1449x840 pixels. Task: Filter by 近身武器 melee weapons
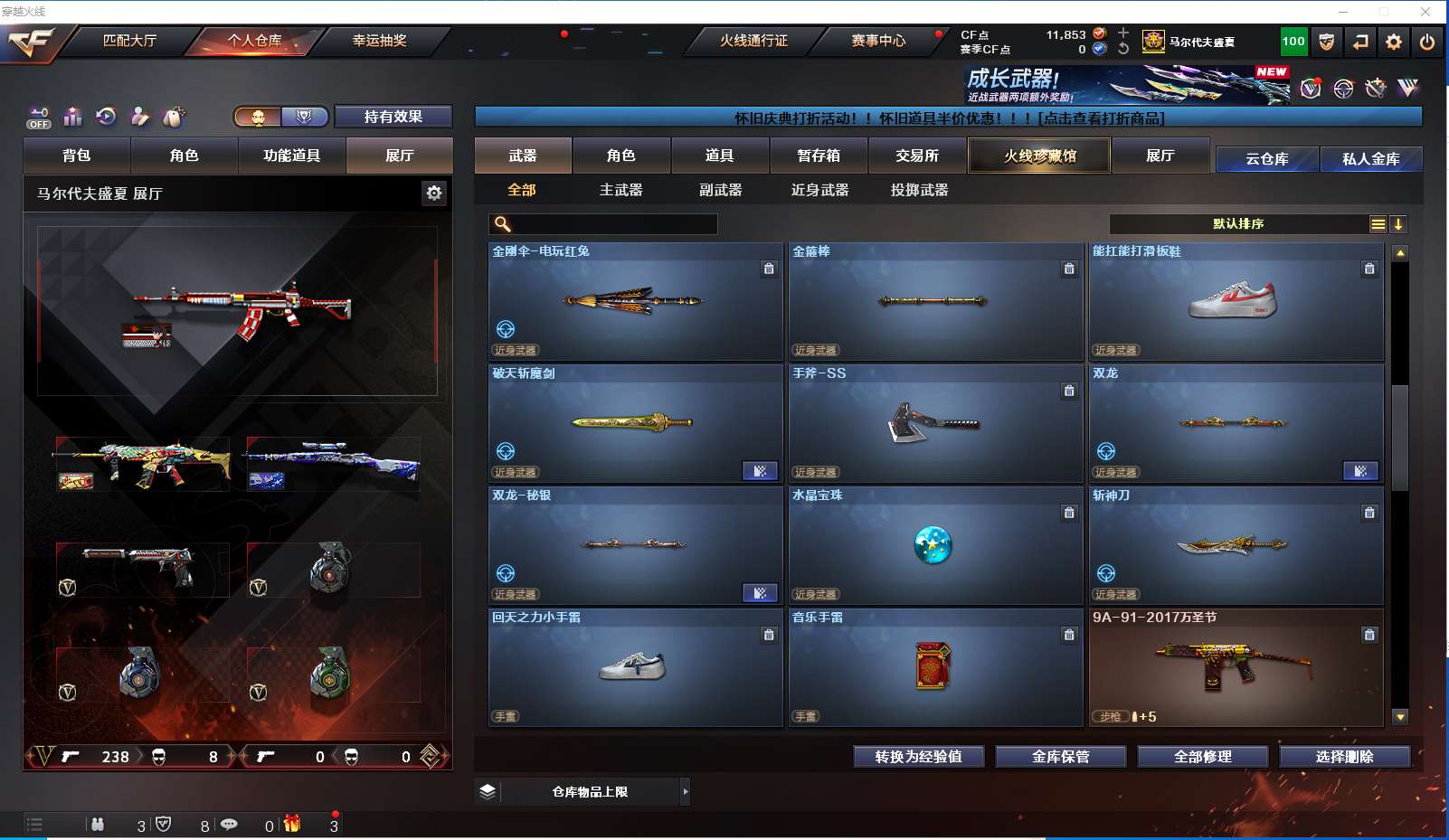819,190
